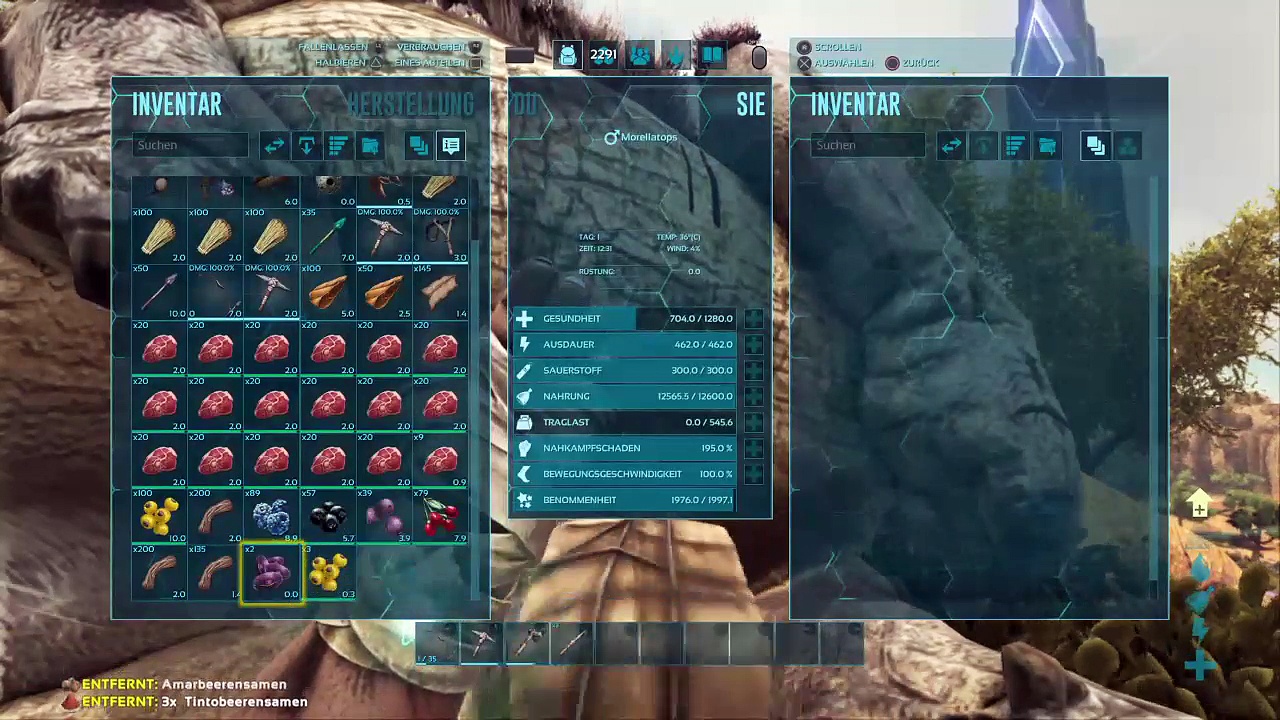Open the backpack inventory icon

(567, 56)
